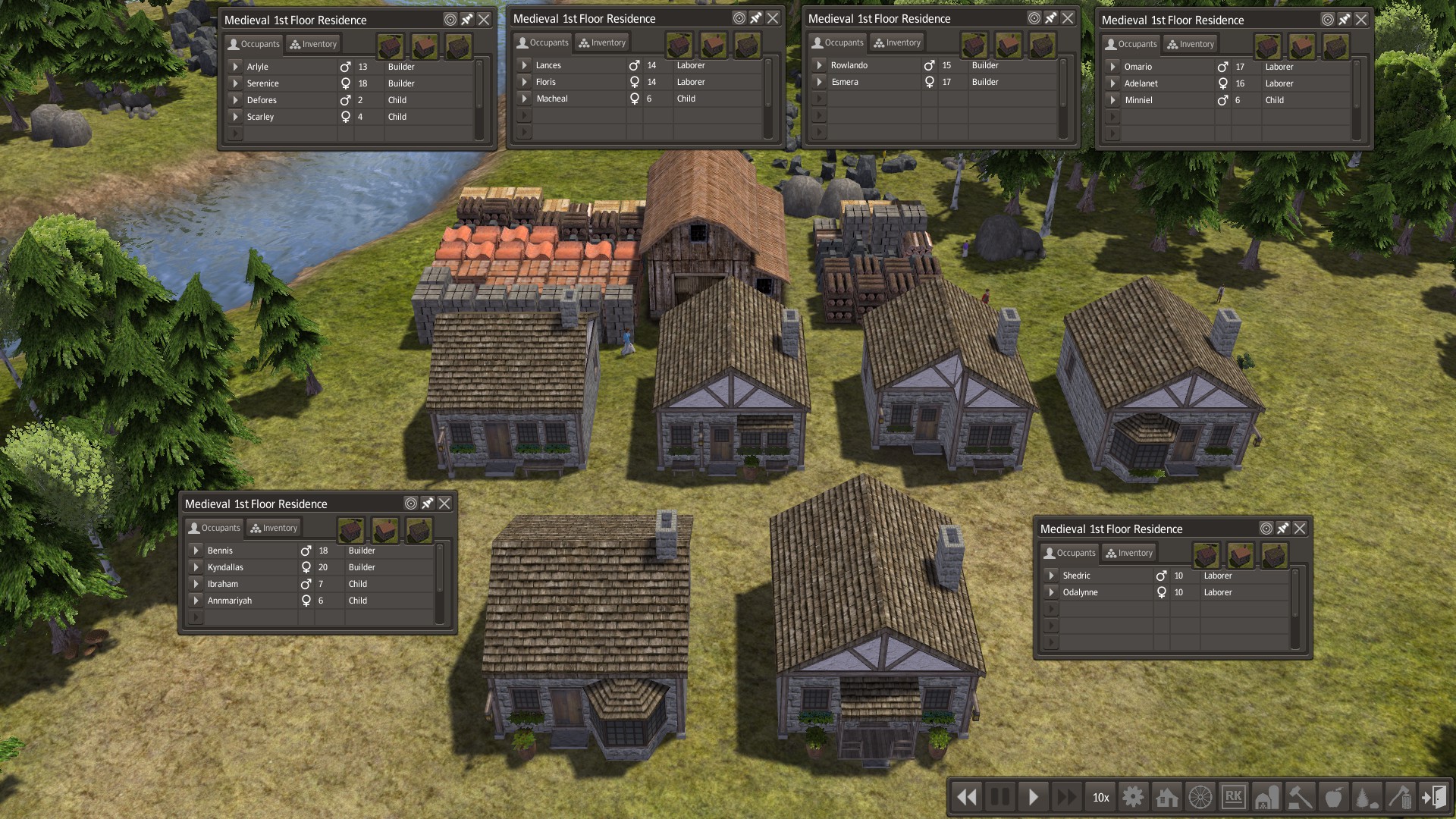Slow down game speed with rewind button
Viewport: 1456px width, 819px height.
(967, 797)
